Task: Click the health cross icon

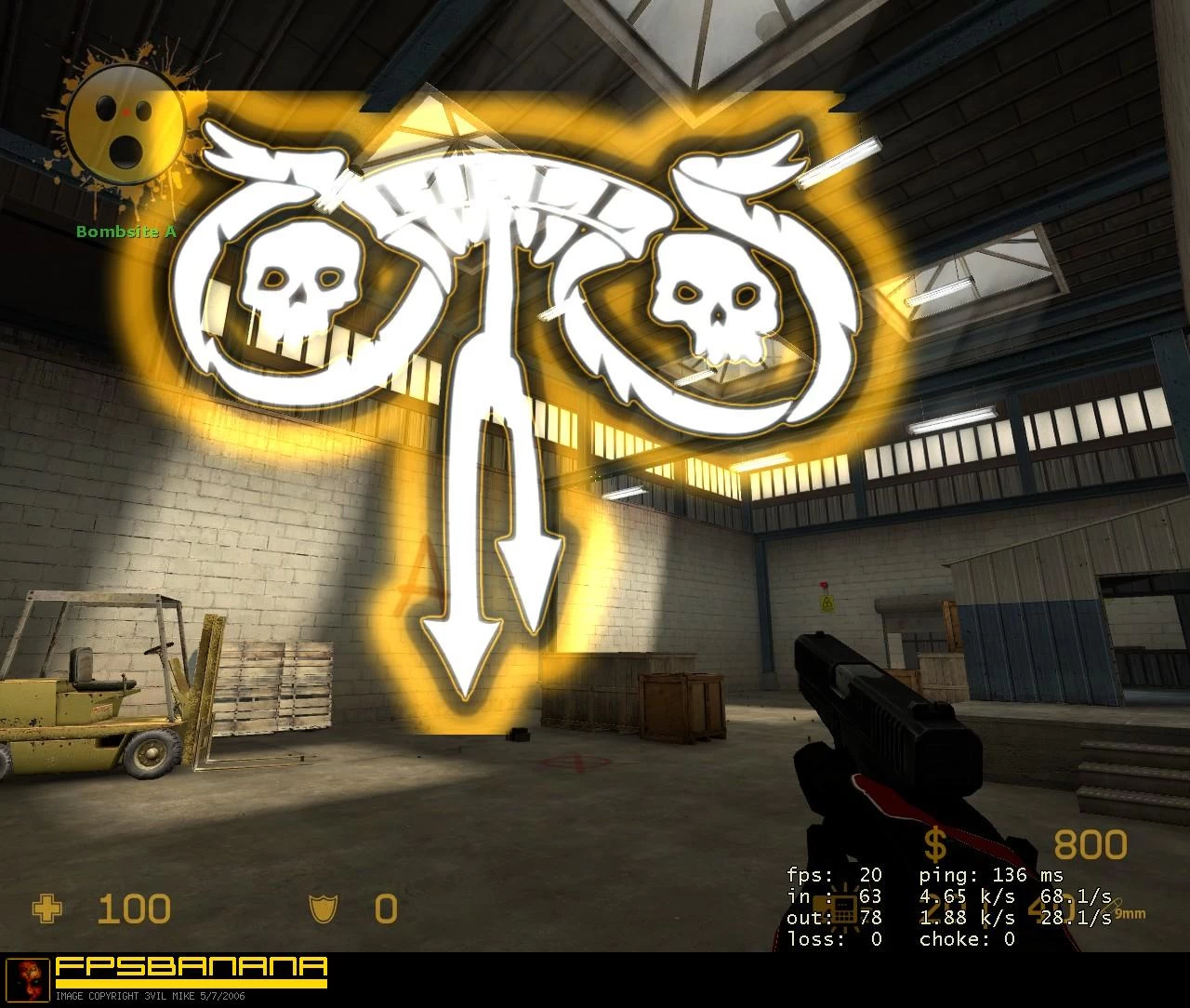Action: pyautogui.click(x=46, y=909)
